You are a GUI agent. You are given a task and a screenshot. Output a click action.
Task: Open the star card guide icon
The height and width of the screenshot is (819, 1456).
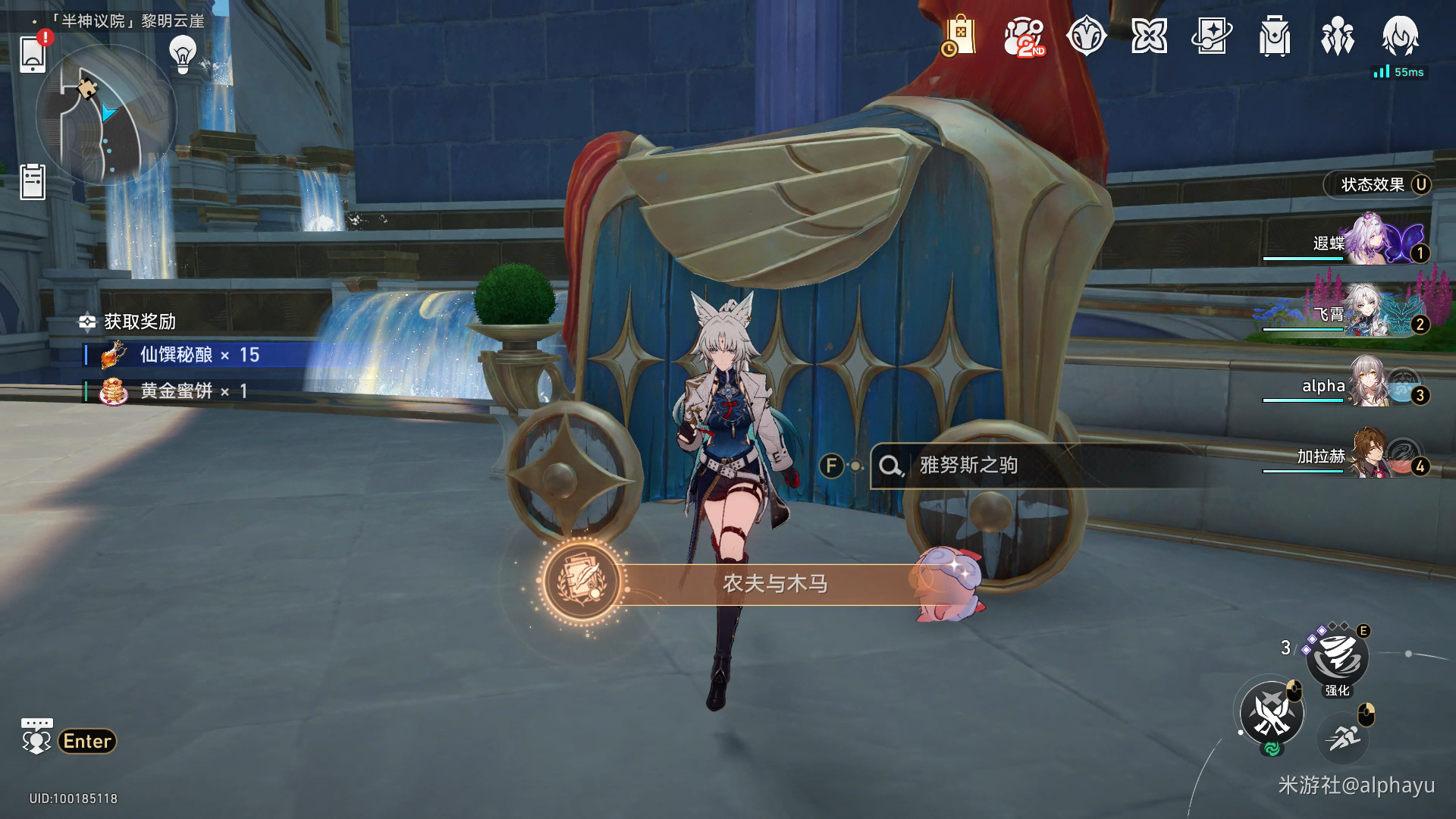tap(1211, 36)
